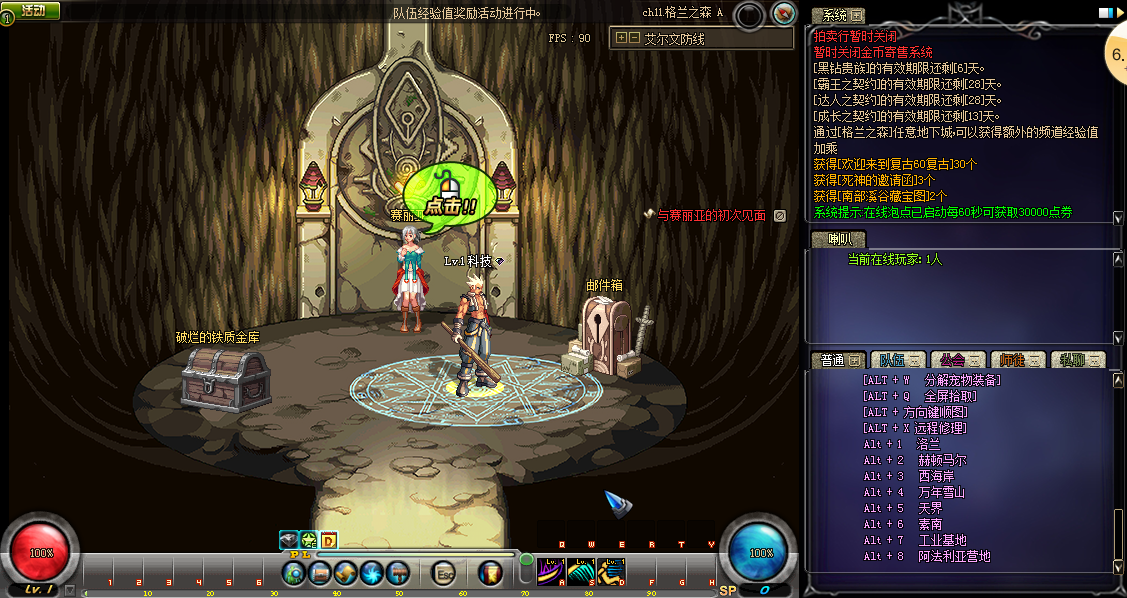Open the Esc system menu button
The width and height of the screenshot is (1127, 598).
click(445, 573)
